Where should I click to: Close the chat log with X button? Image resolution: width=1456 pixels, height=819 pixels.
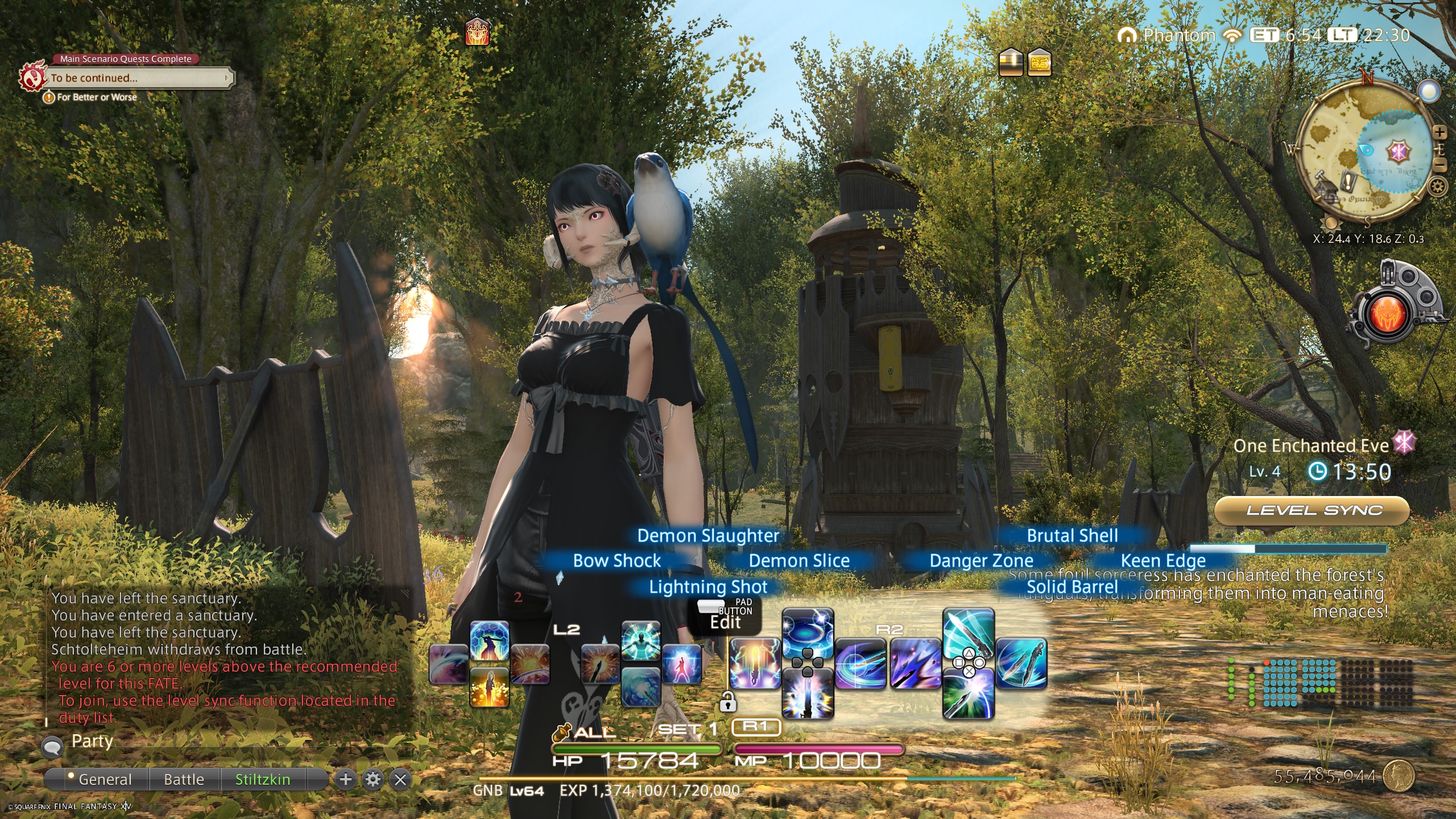click(400, 780)
